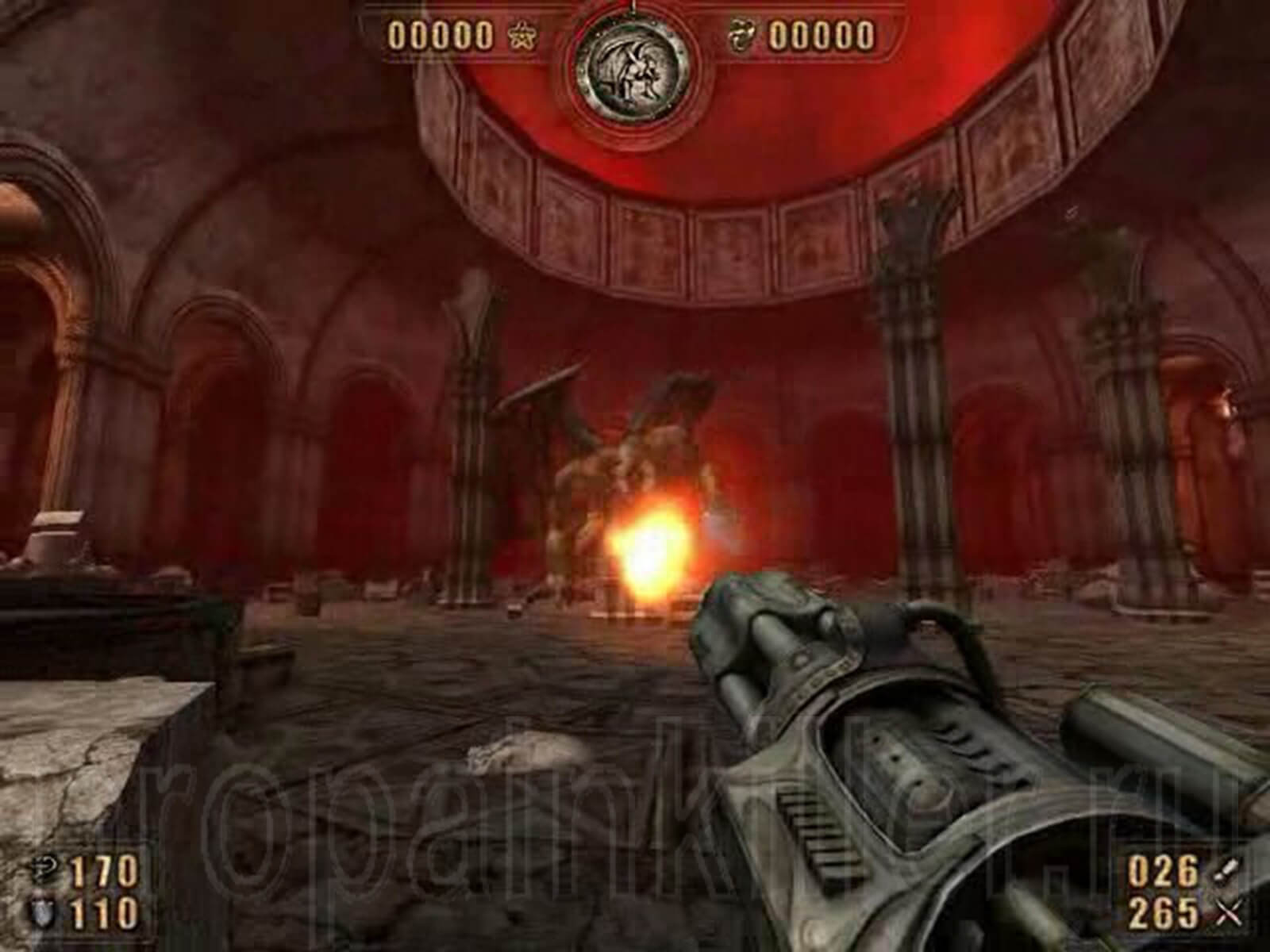Click the left 00000 score counter
1270x952 pixels.
tap(441, 33)
